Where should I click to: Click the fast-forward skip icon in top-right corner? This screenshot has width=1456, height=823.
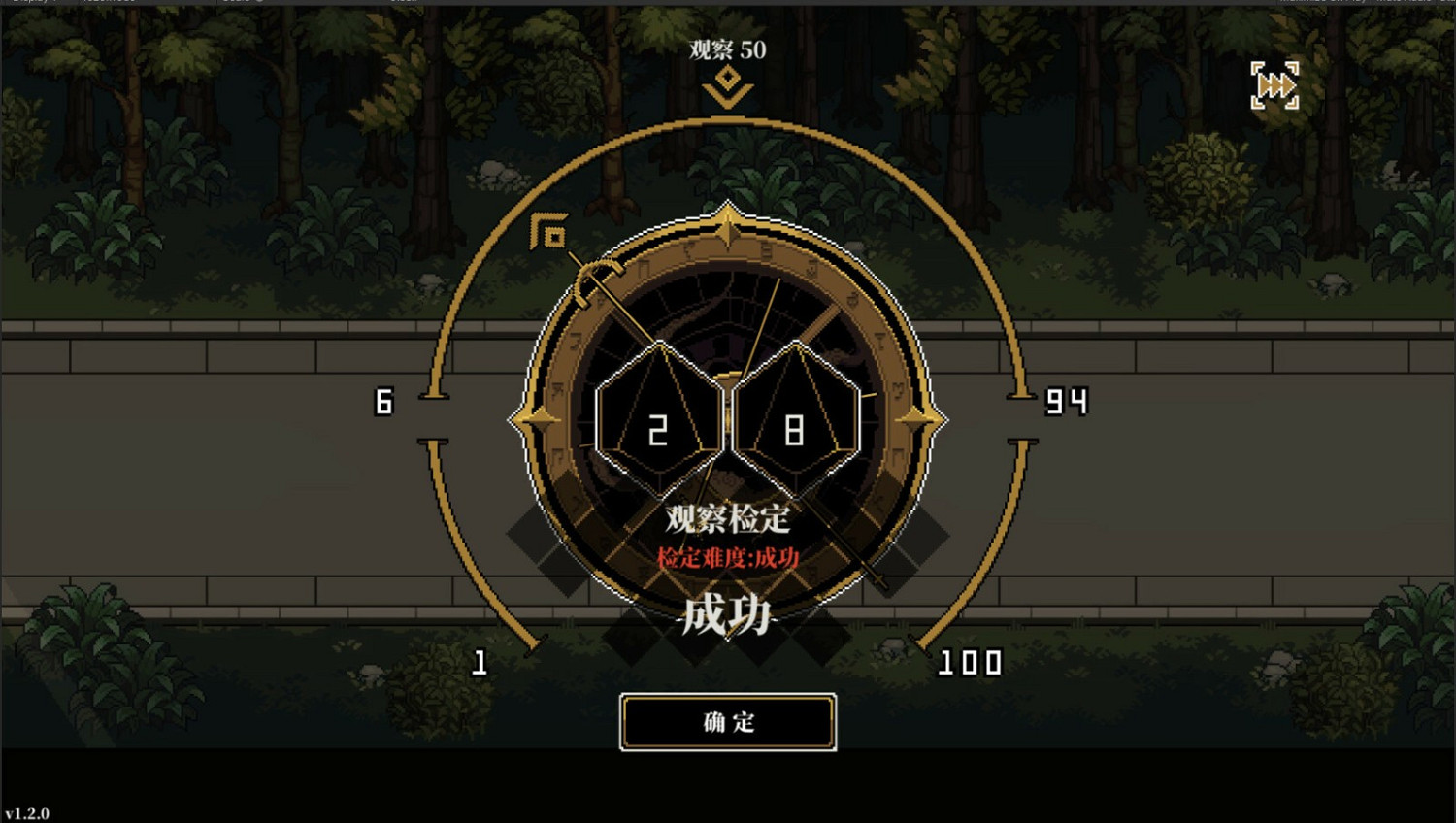(x=1275, y=86)
